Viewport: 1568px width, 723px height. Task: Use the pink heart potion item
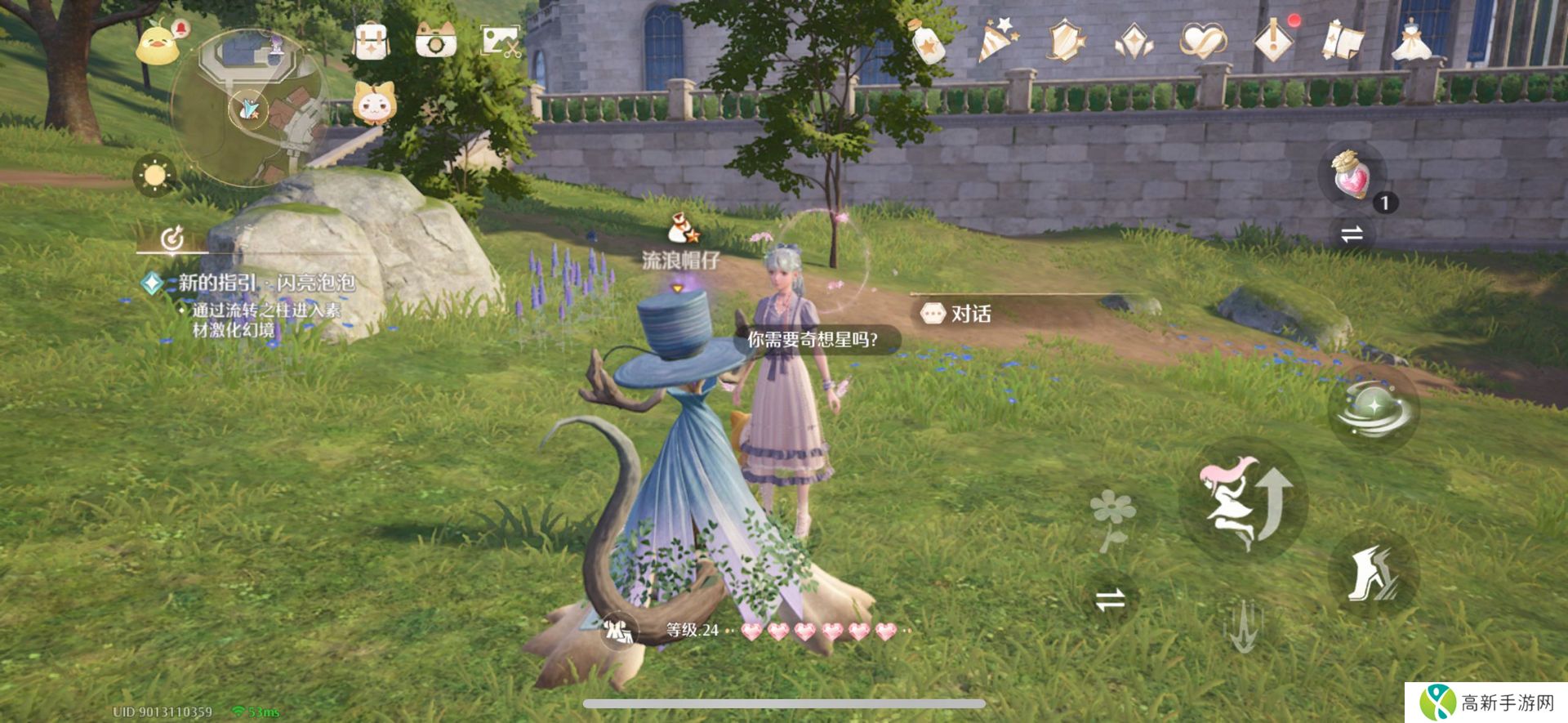click(1352, 174)
